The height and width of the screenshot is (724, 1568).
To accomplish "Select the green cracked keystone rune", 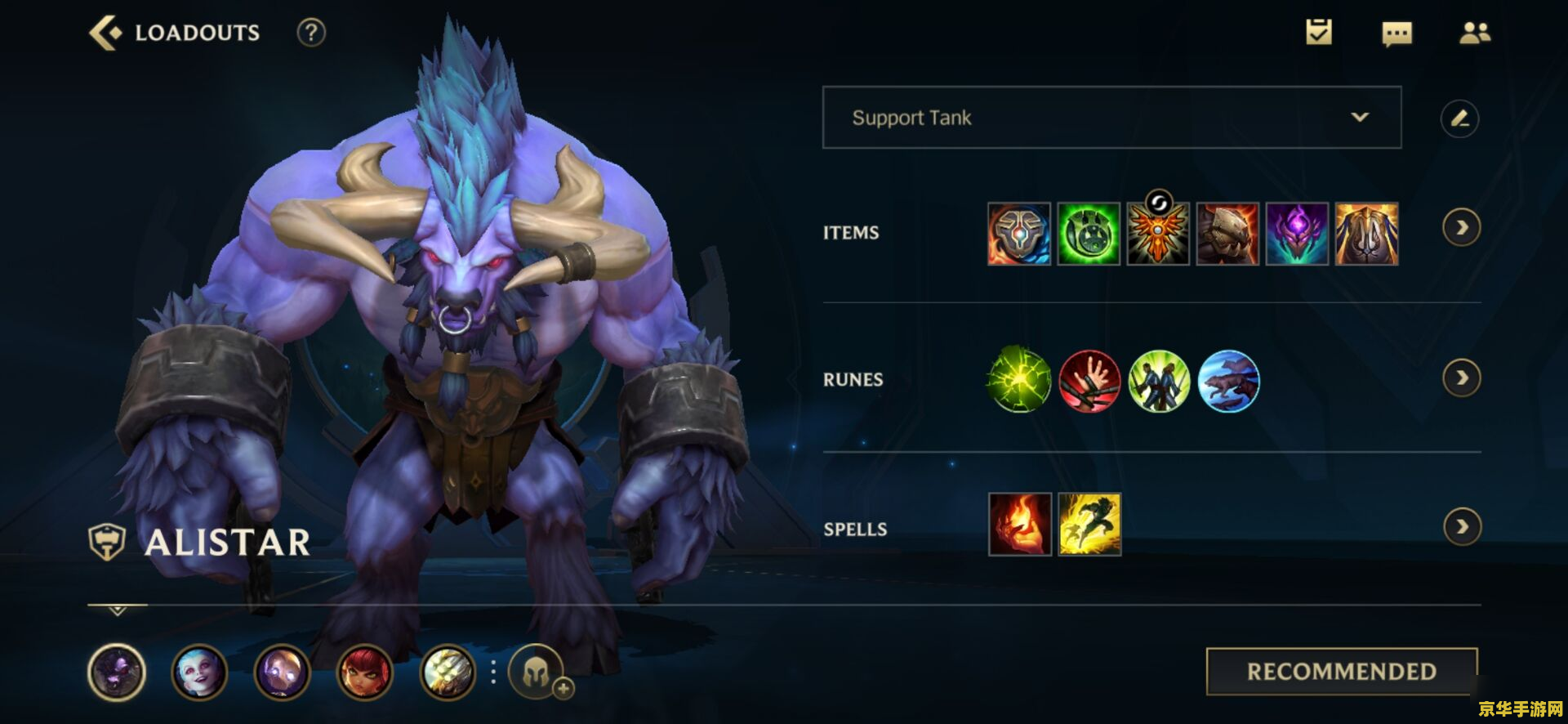I will tap(1018, 380).
